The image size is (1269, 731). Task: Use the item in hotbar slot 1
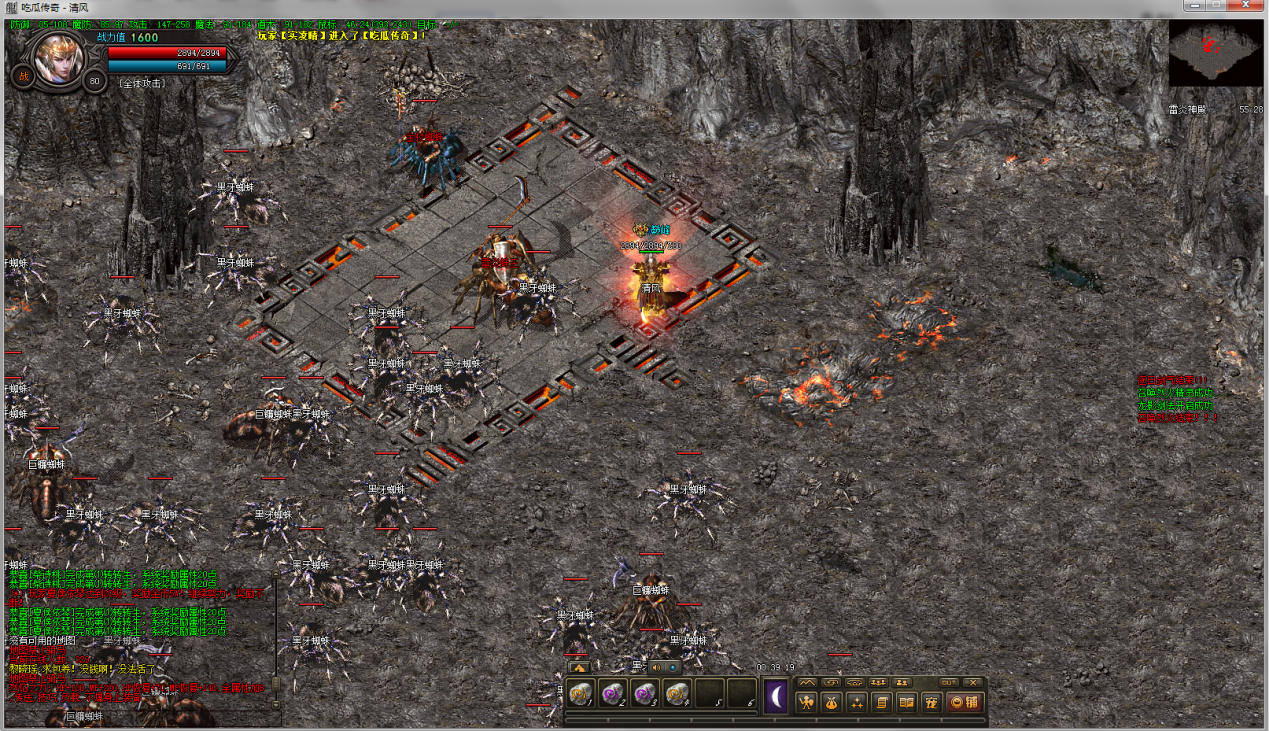coord(581,693)
